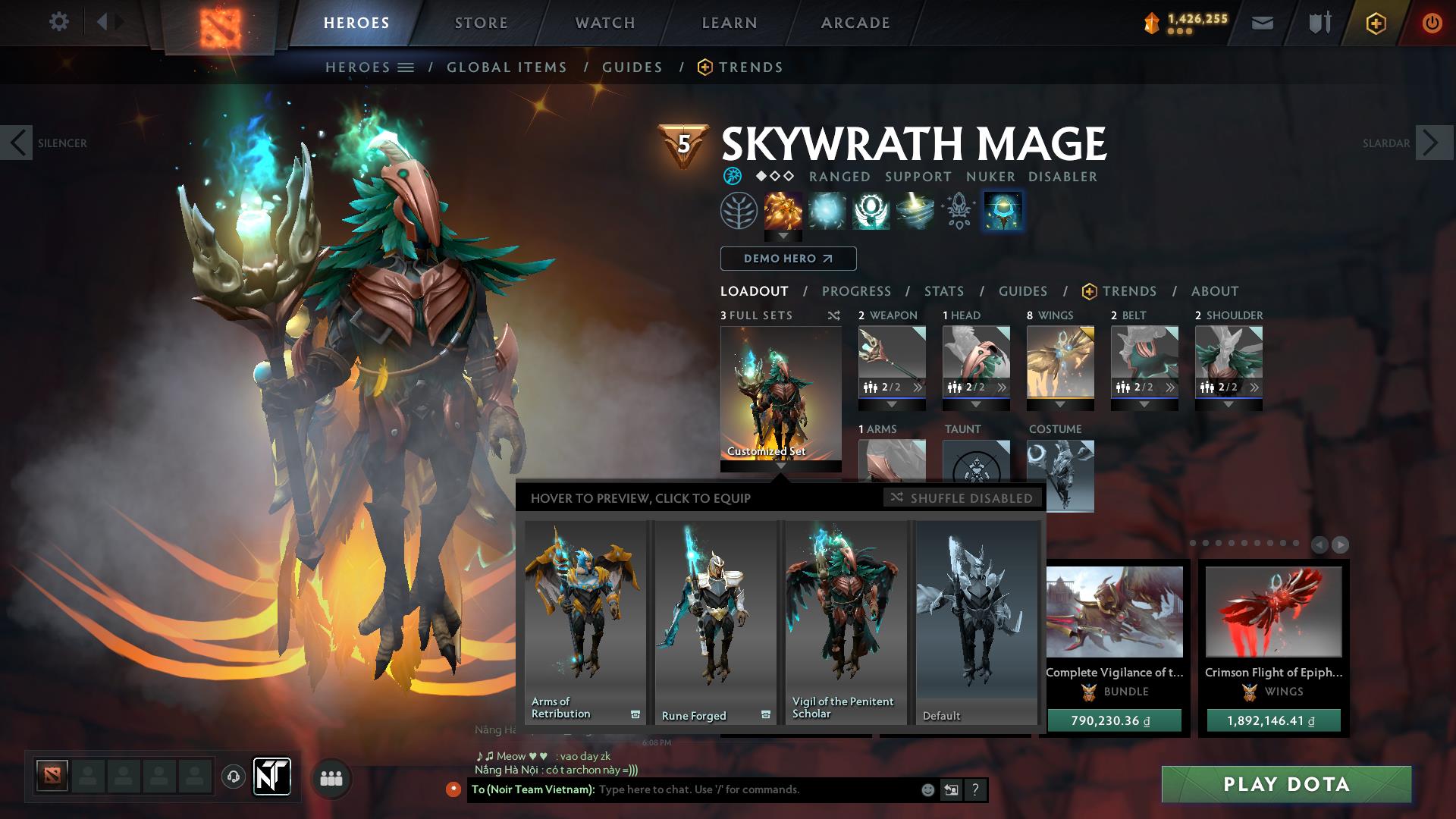Open the settings gear icon
1456x819 pixels.
tap(58, 22)
